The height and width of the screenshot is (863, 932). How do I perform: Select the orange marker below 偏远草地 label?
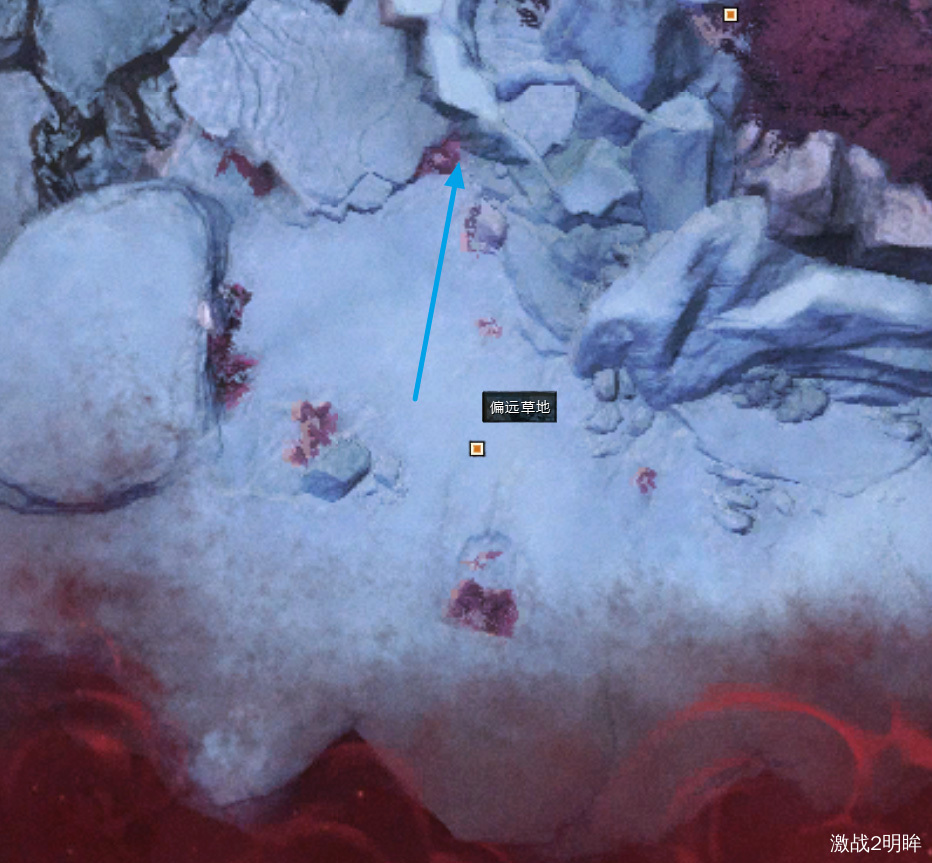pos(477,449)
